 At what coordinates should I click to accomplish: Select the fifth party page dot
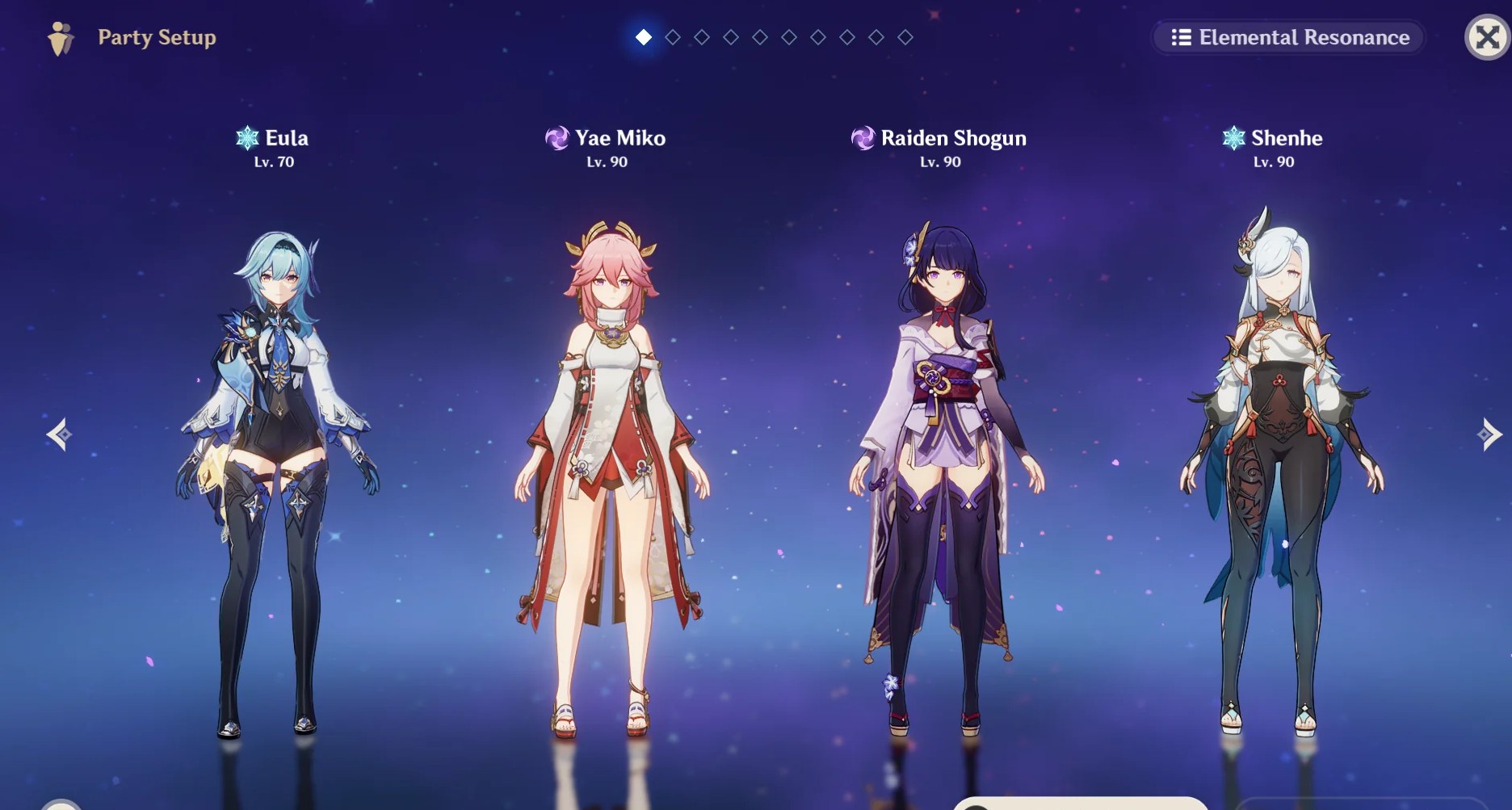coord(759,36)
